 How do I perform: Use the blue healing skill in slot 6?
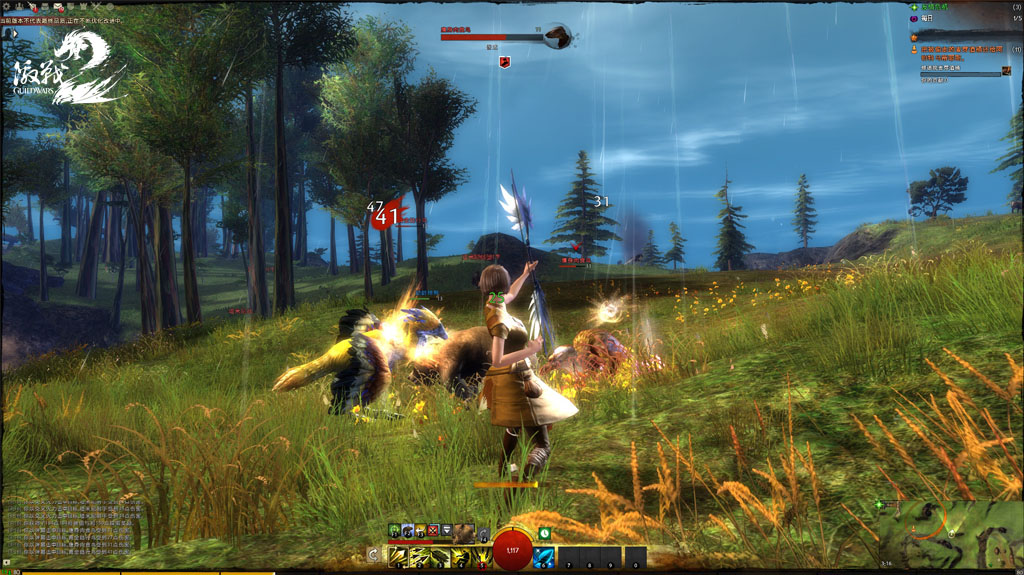point(544,556)
